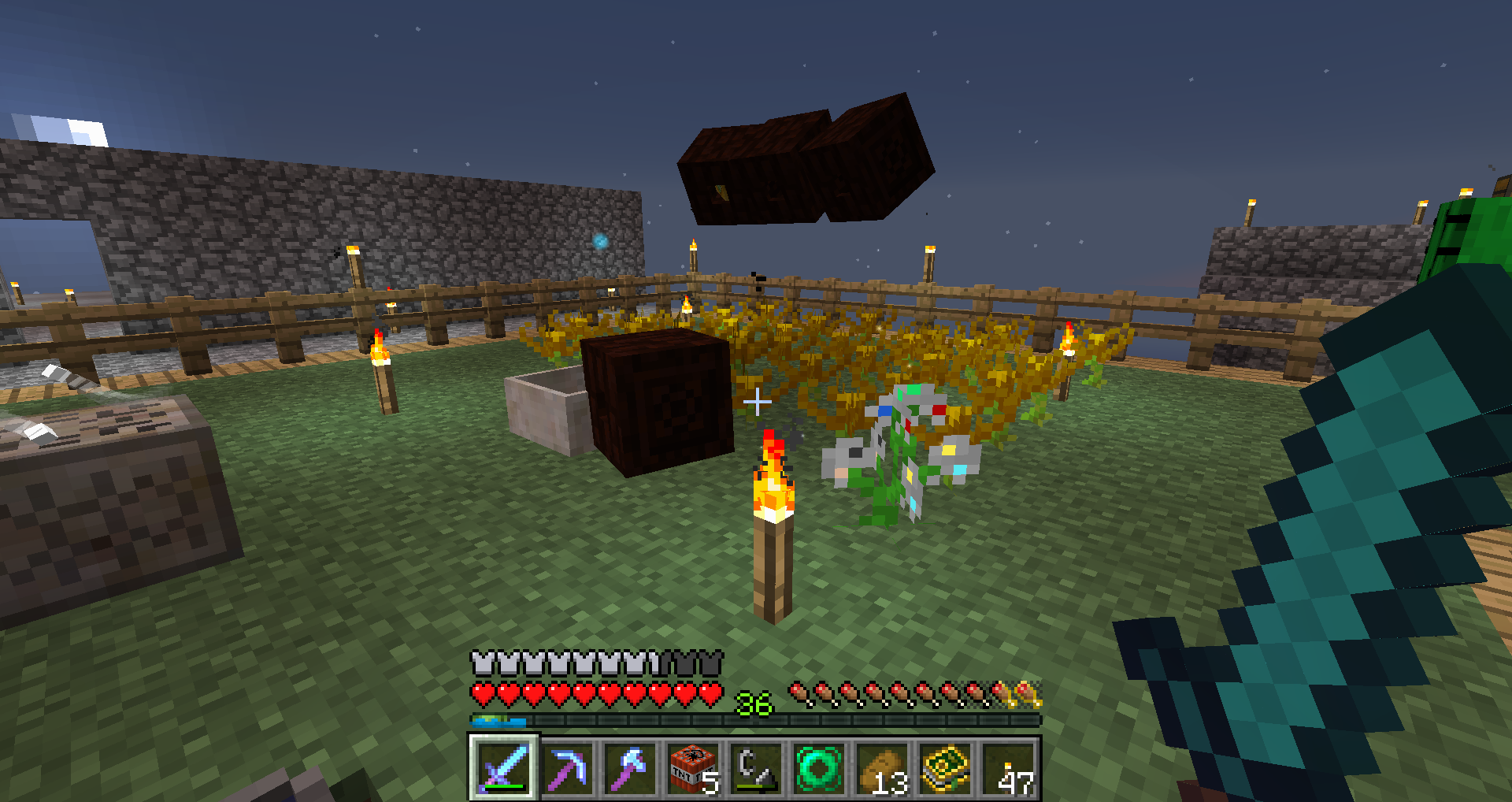Screen dimensions: 1512x802
Task: Choose the enchanted diamond pickaxe in hotbar
Action: pyautogui.click(x=567, y=767)
